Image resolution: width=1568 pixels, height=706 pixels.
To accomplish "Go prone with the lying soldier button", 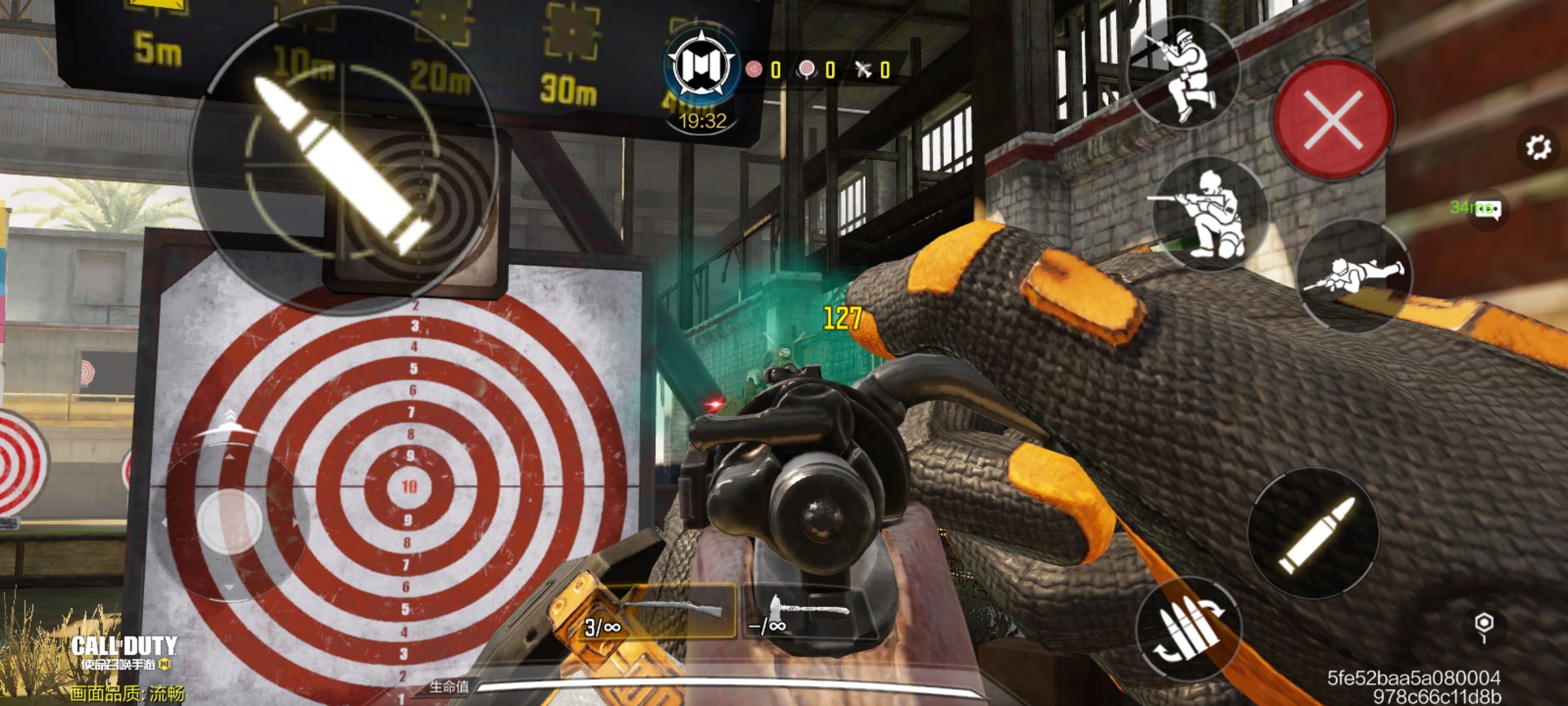I will point(1354,275).
